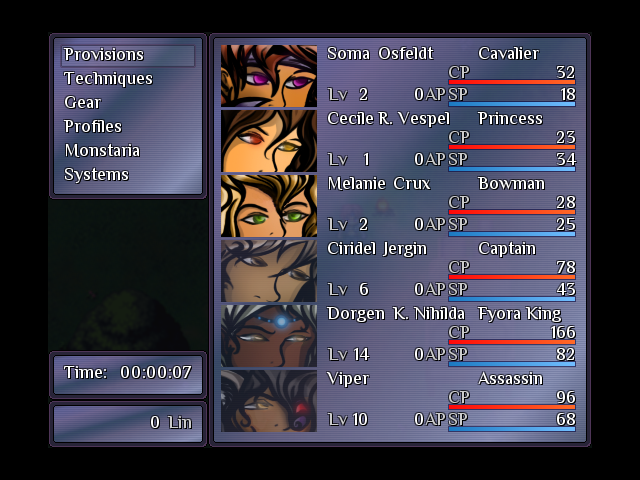Choose Viper the Assassin
Image resolution: width=640 pixels, height=480 pixels.
[x=400, y=400]
